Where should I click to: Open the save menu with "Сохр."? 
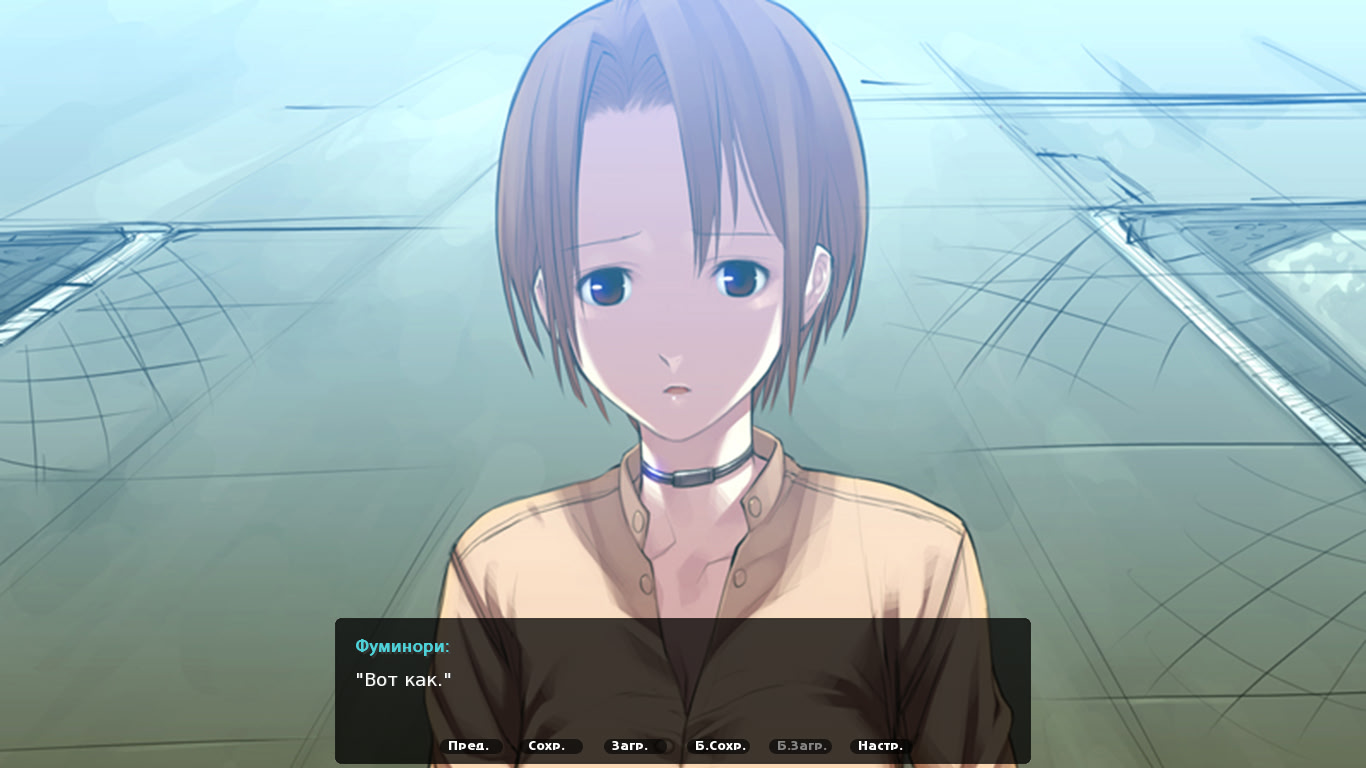click(549, 745)
